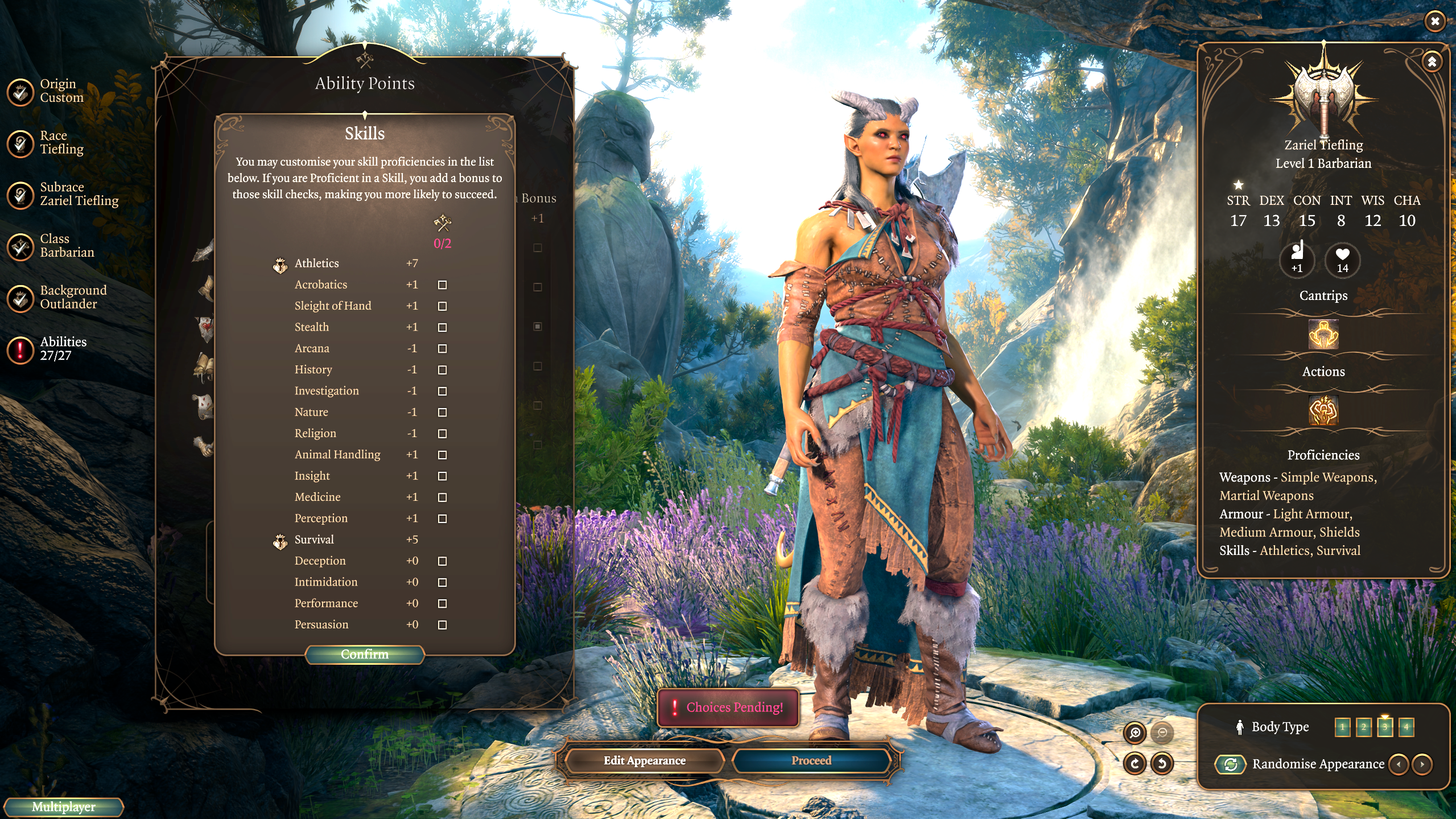1456x819 pixels.
Task: Check the Perception skill box
Action: [x=442, y=518]
